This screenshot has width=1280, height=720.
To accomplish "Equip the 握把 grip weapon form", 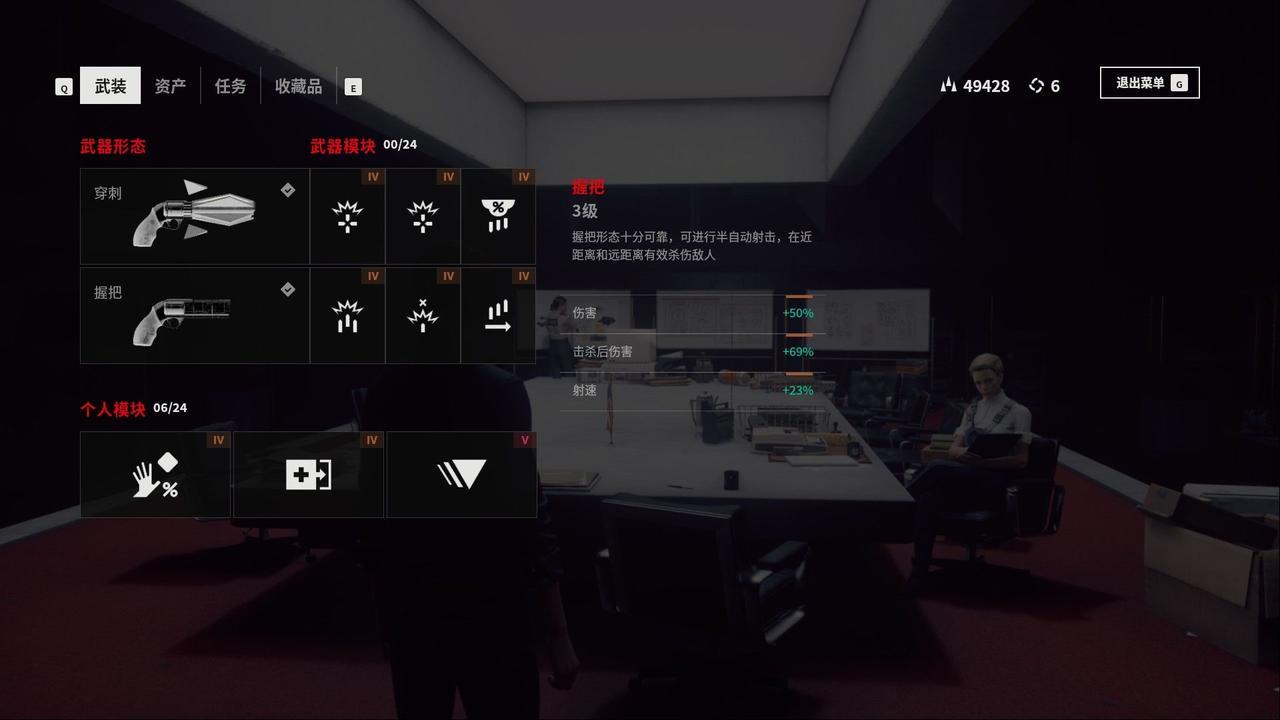I will pyautogui.click(x=194, y=314).
